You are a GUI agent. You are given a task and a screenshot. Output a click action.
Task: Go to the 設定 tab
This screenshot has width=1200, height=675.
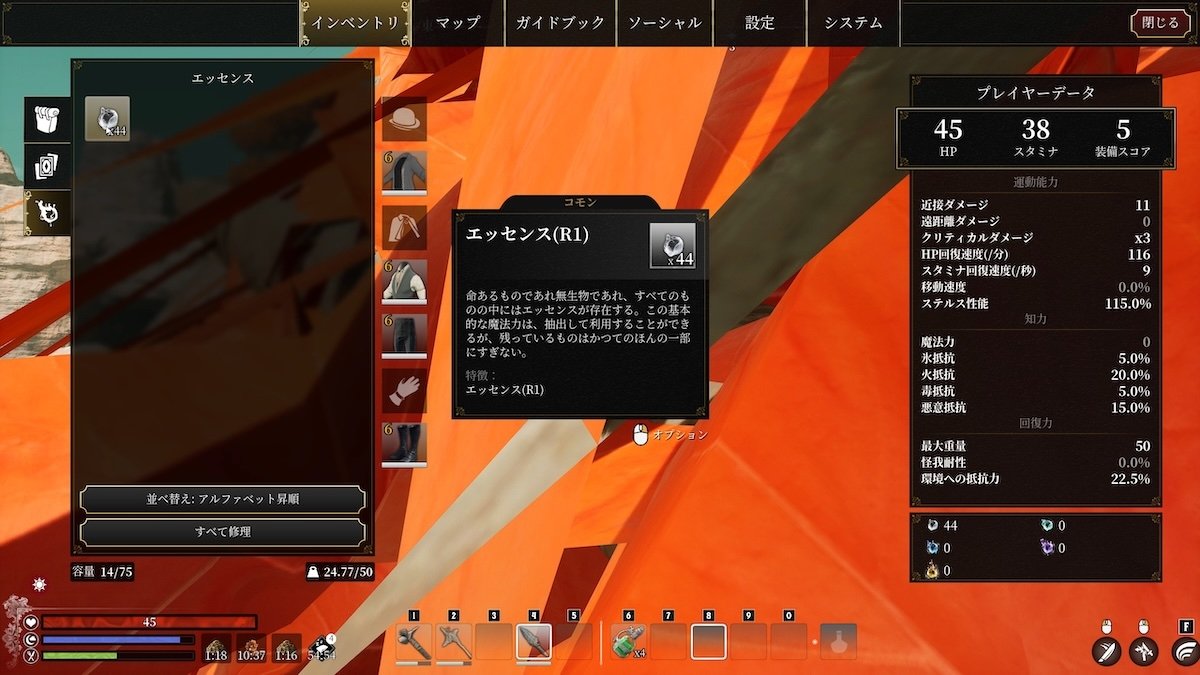[760, 23]
